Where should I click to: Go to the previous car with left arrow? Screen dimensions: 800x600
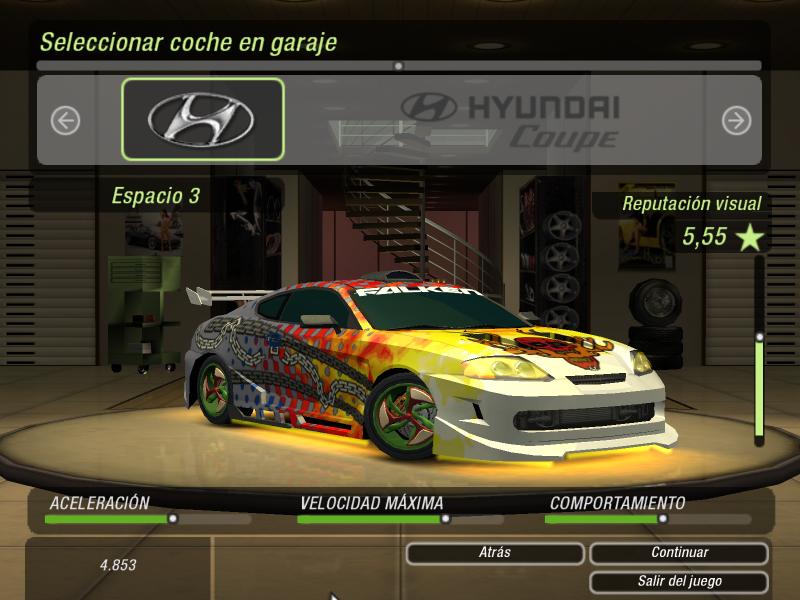pos(65,121)
